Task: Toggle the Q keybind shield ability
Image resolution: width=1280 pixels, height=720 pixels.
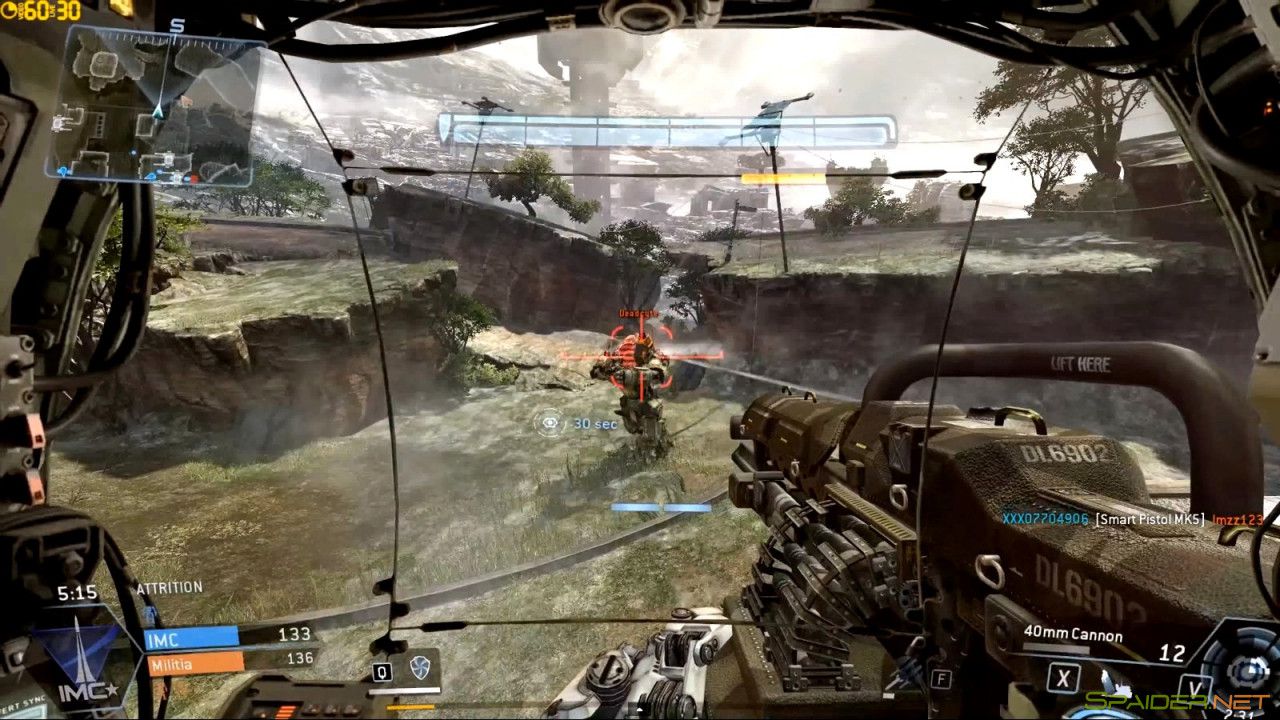Action: tap(382, 672)
